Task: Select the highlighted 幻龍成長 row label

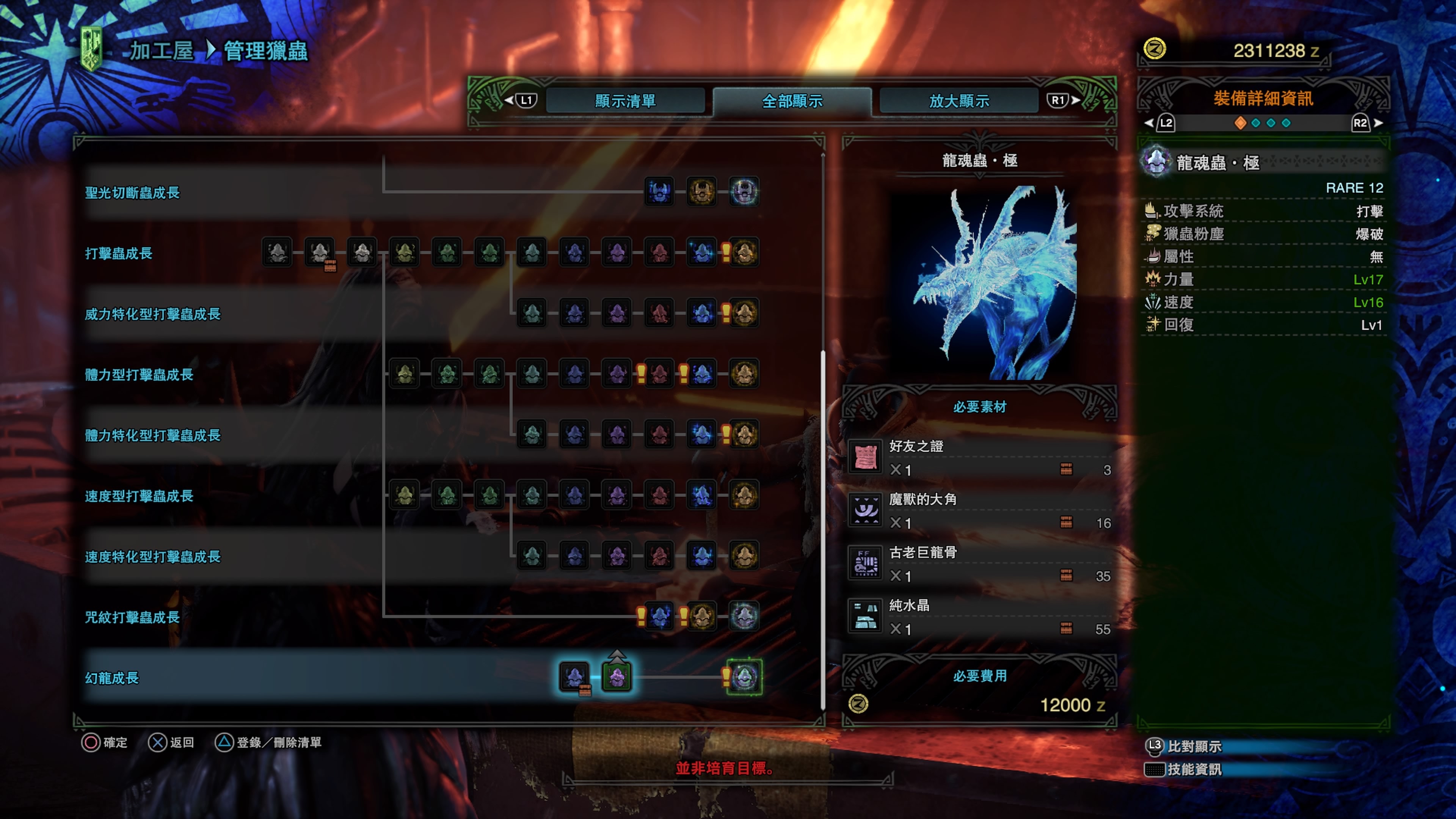Action: (x=112, y=678)
